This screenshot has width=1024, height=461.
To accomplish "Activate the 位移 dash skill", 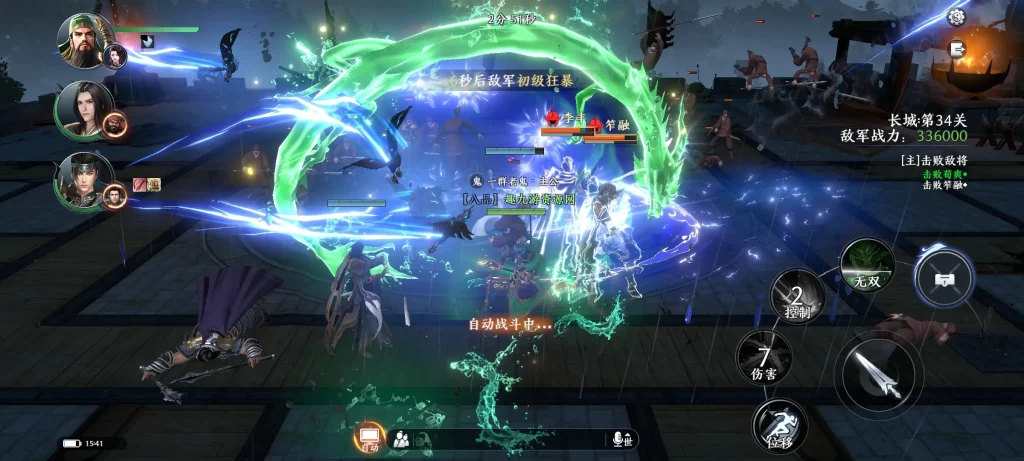I will (x=780, y=425).
